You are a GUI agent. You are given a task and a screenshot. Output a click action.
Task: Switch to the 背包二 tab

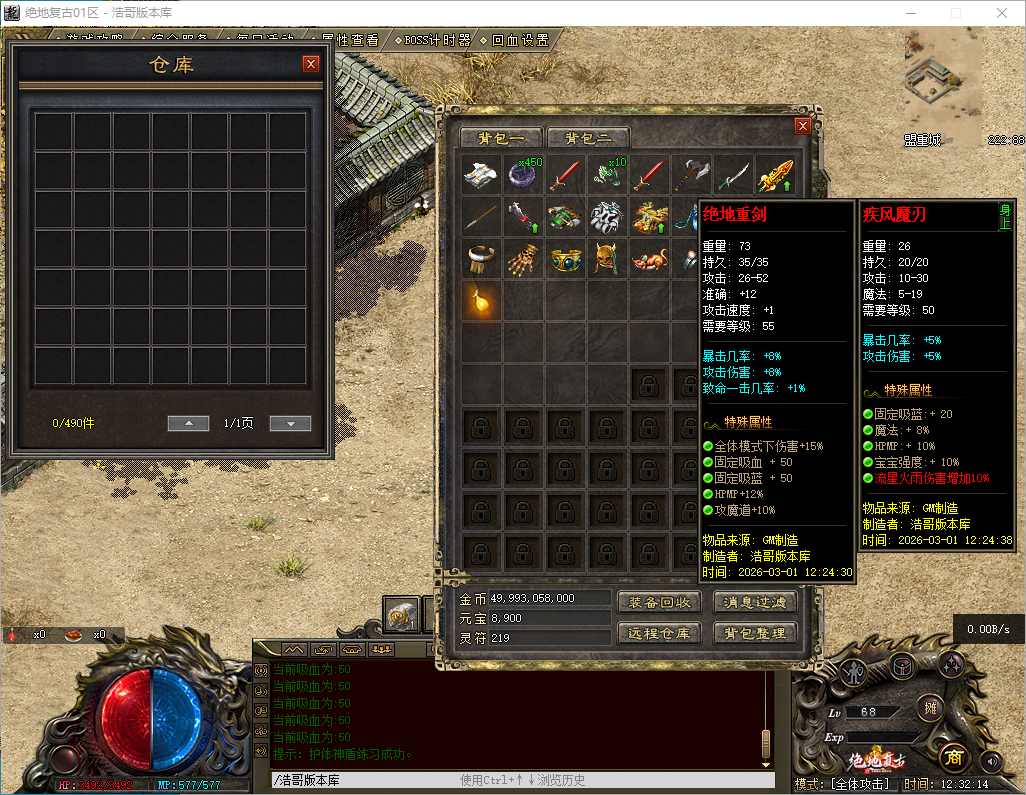pos(587,138)
